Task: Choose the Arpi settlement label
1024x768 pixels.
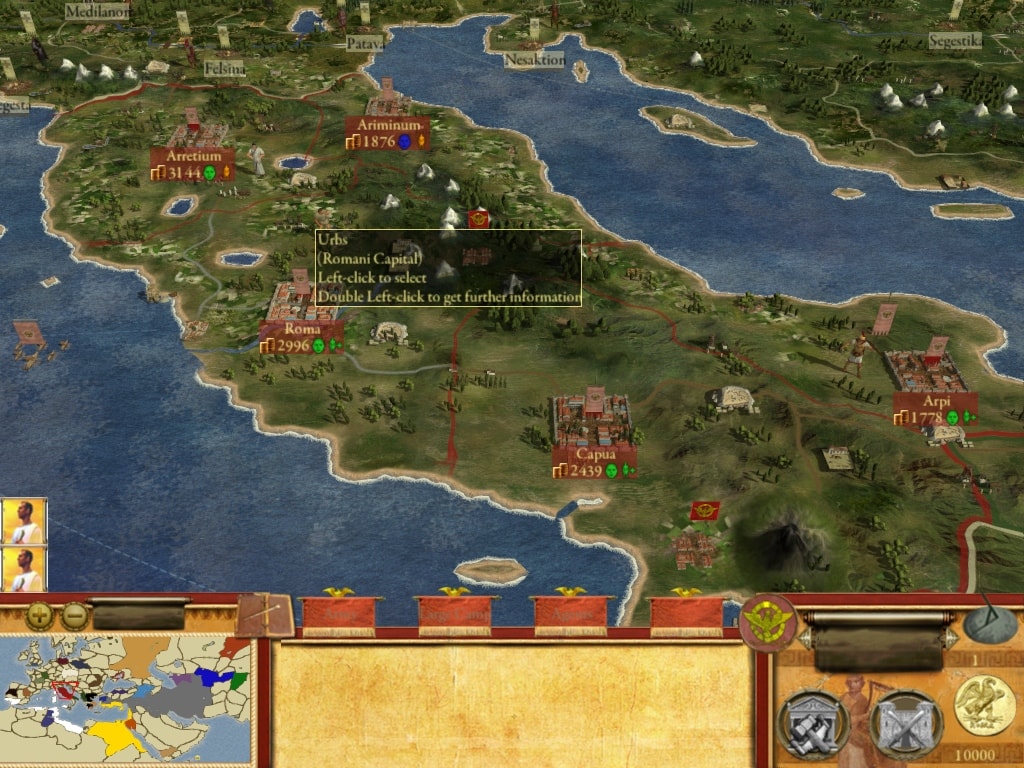Action: [936, 409]
